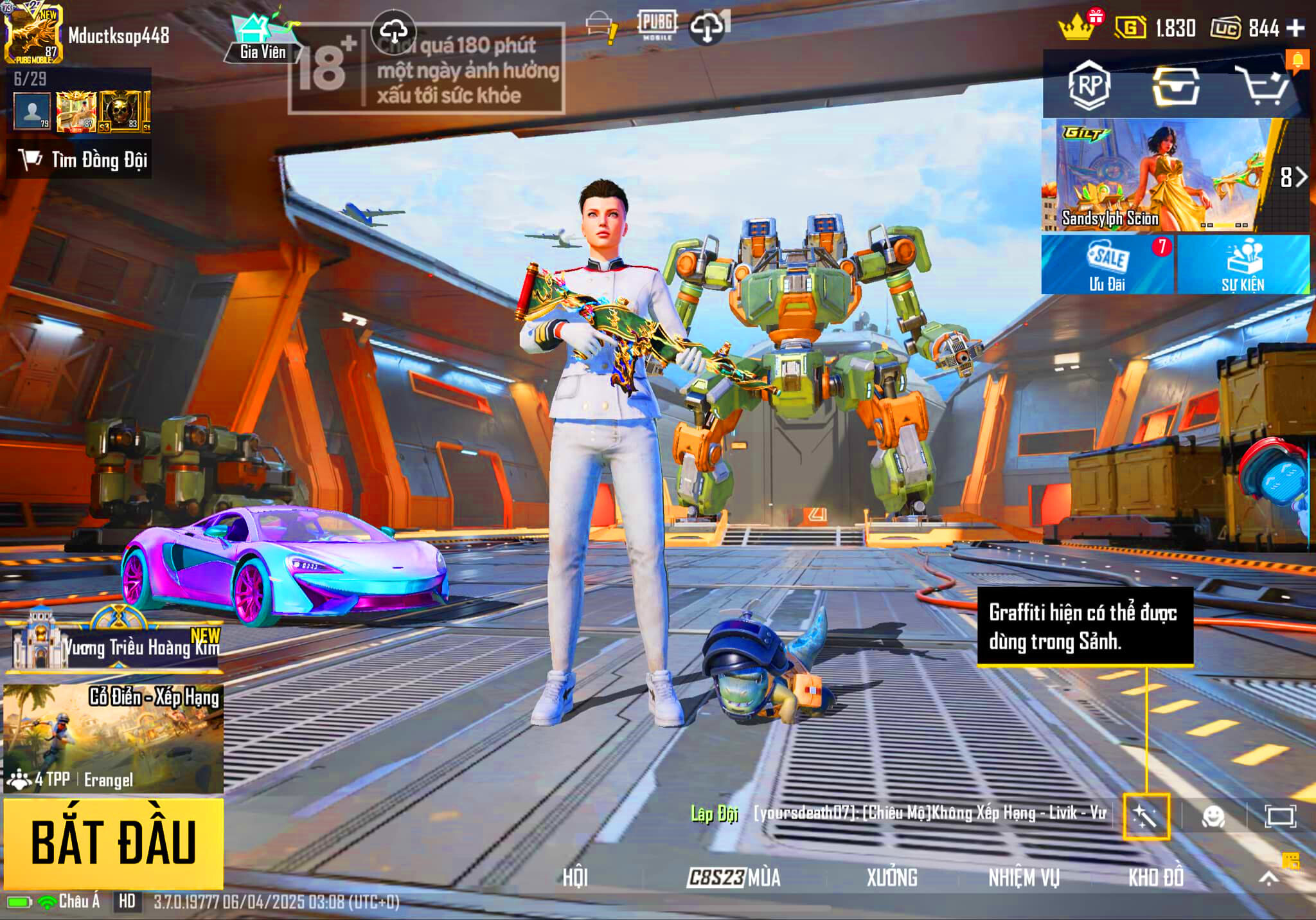Start the match with BẮT ĐẦU

[113, 842]
